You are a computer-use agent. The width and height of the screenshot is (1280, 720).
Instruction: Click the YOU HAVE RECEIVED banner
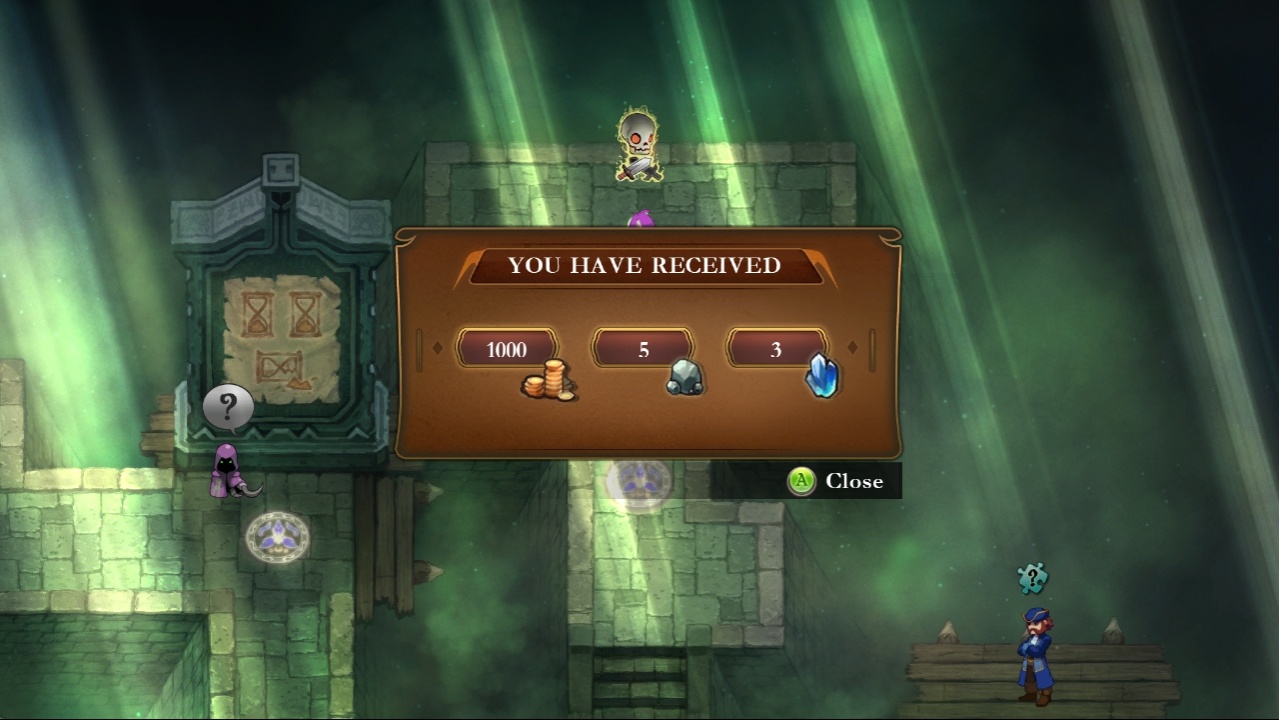coord(644,266)
